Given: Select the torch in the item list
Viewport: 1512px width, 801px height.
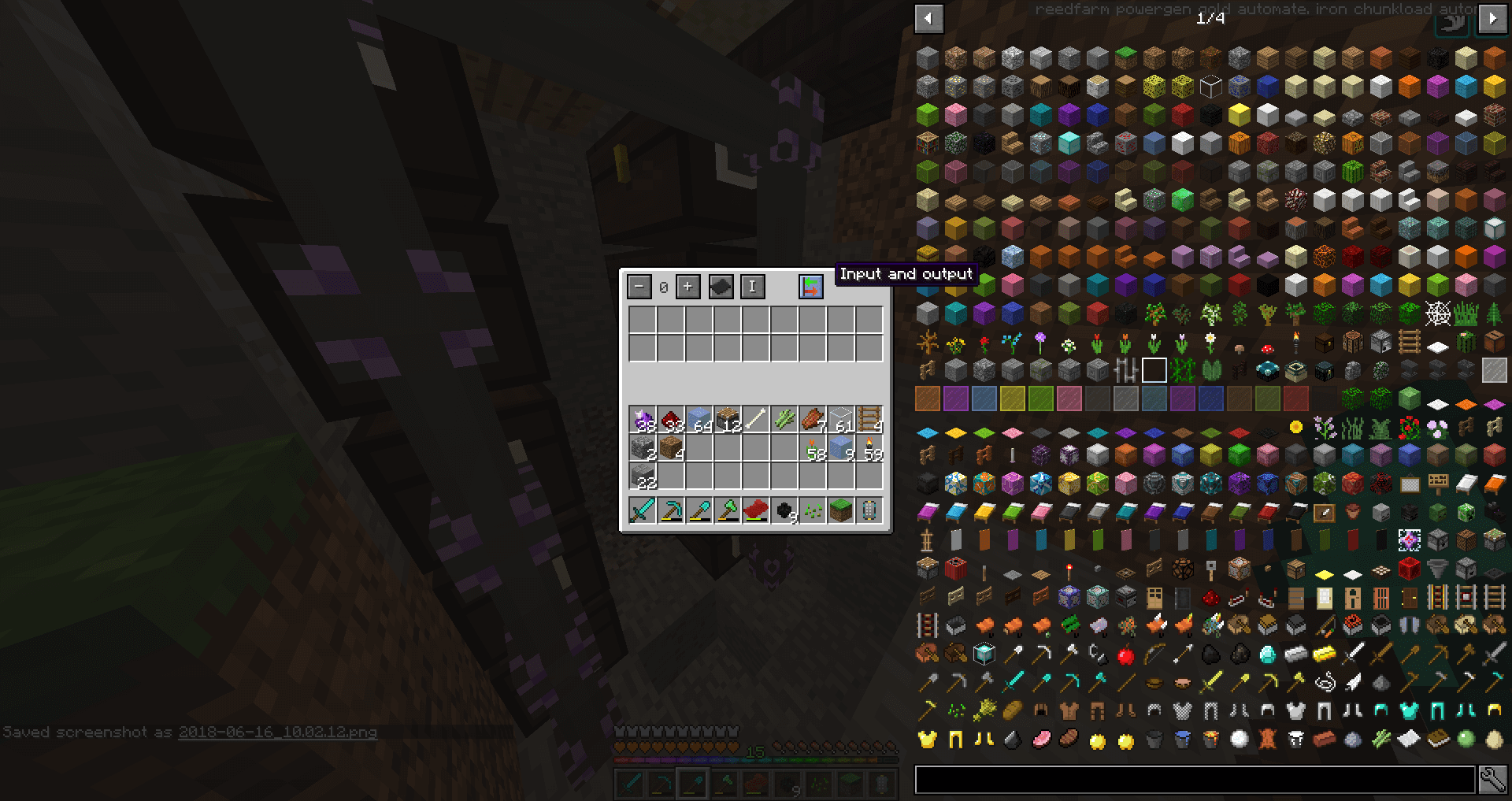Looking at the screenshot, I should point(1295,342).
